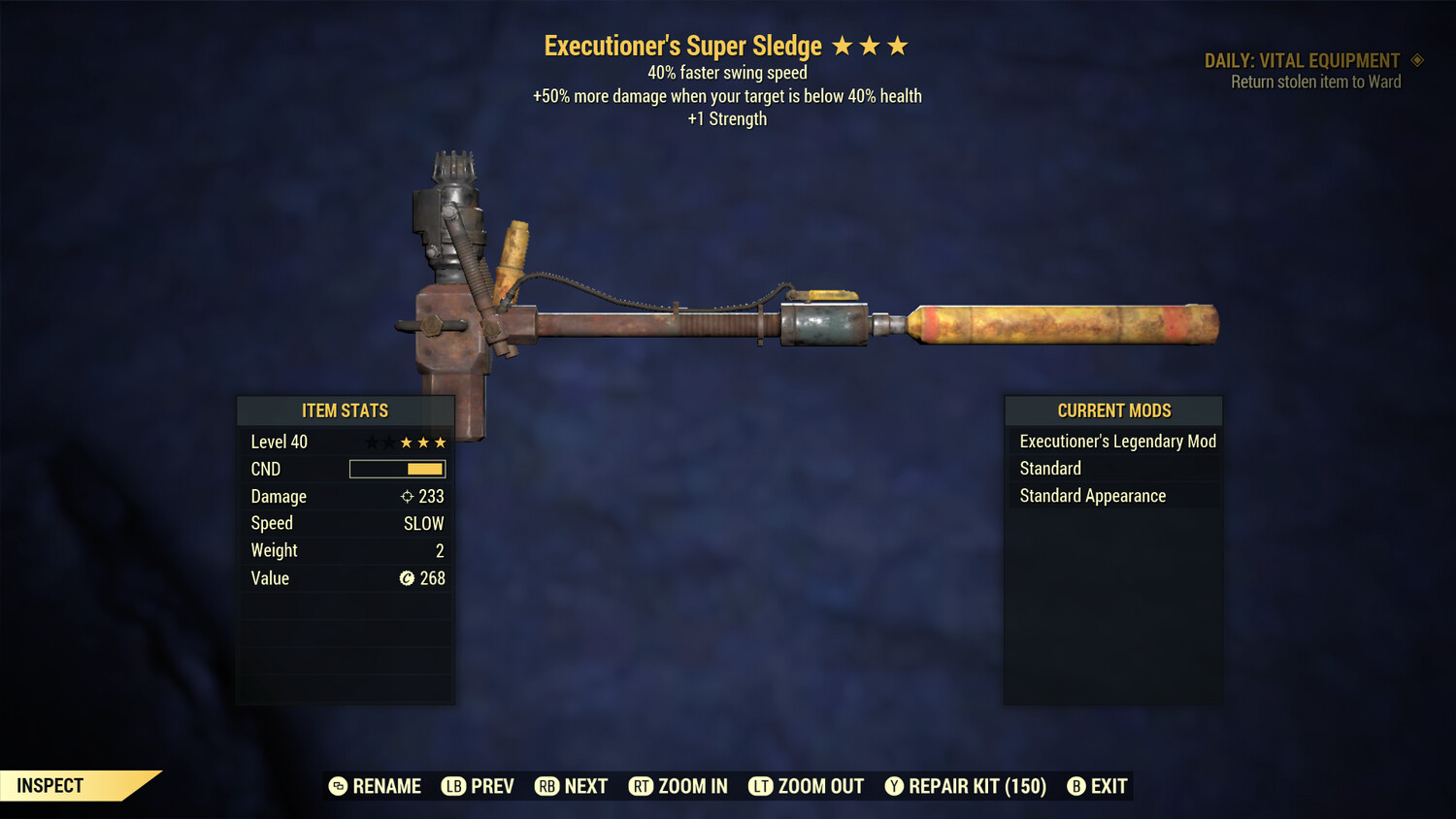Click the crosshair icon beside Damage 233

406,496
